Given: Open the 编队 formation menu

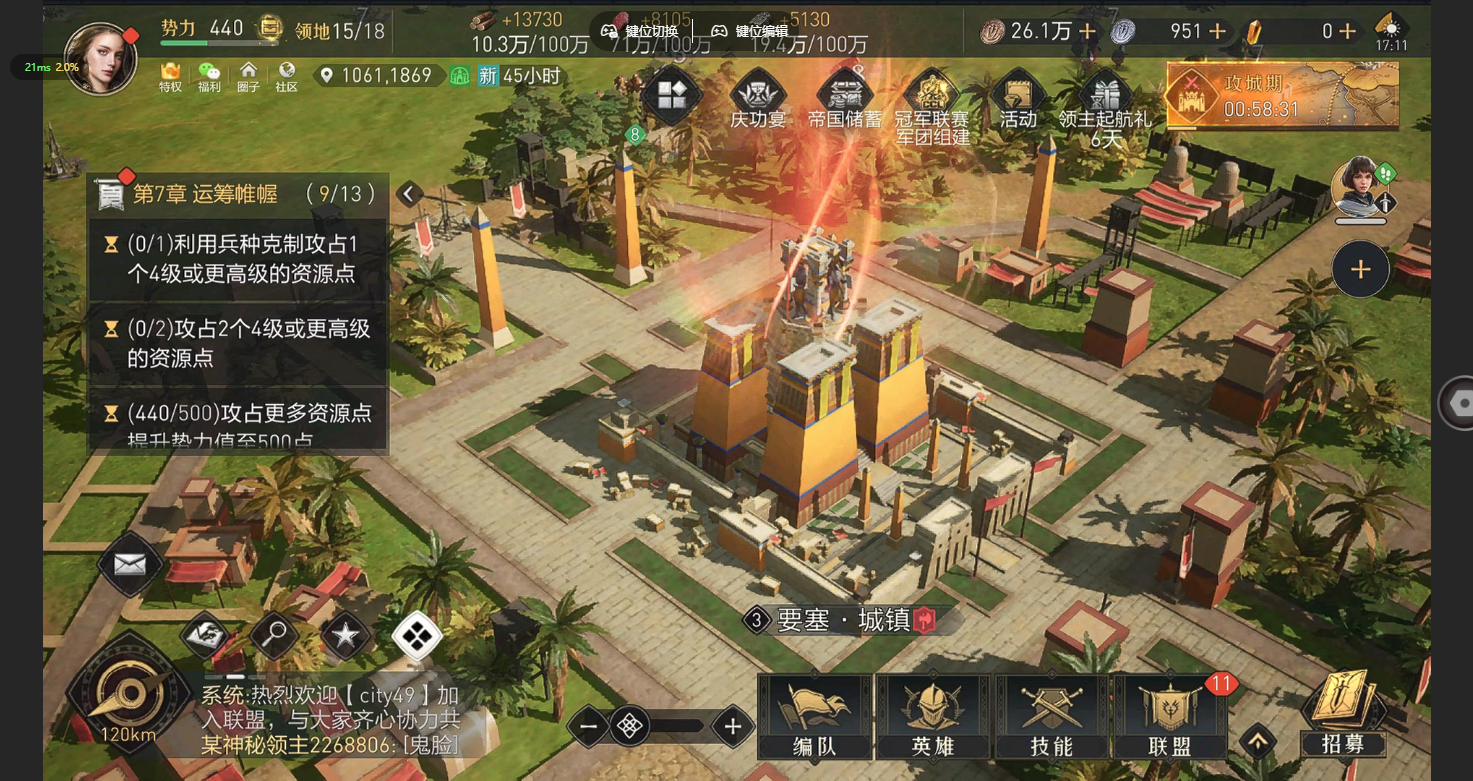Looking at the screenshot, I should 816,717.
